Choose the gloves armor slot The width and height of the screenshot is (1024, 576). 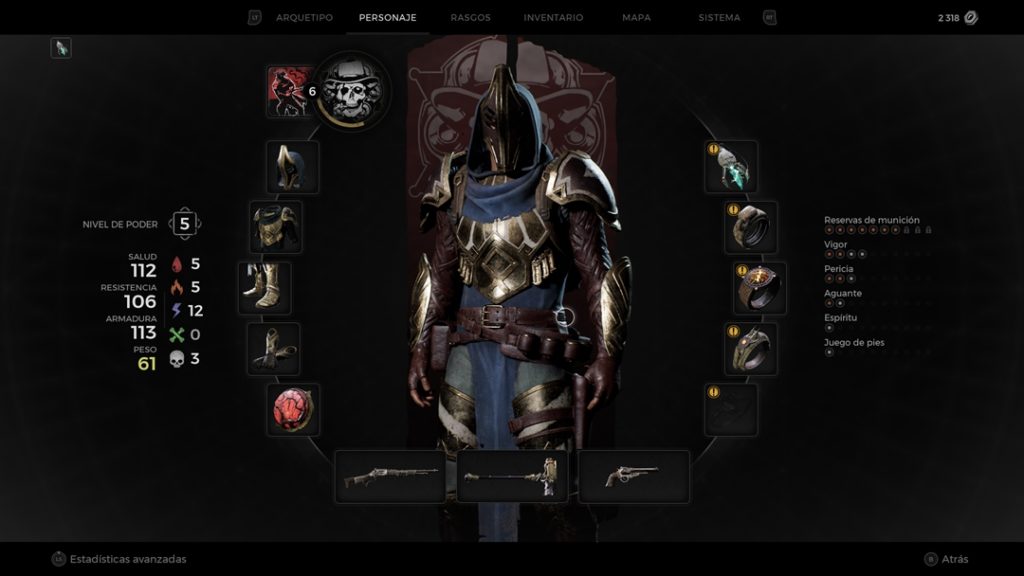(x=274, y=349)
